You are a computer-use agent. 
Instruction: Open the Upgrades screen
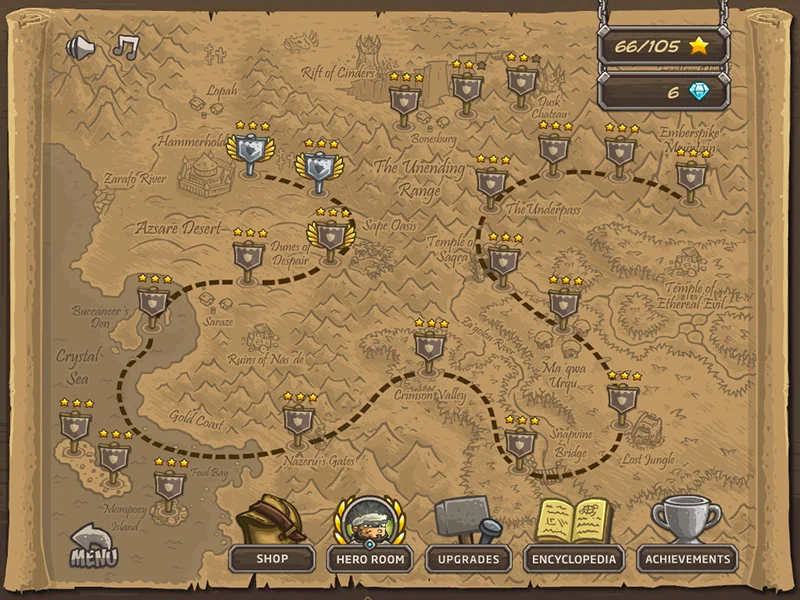pos(468,558)
